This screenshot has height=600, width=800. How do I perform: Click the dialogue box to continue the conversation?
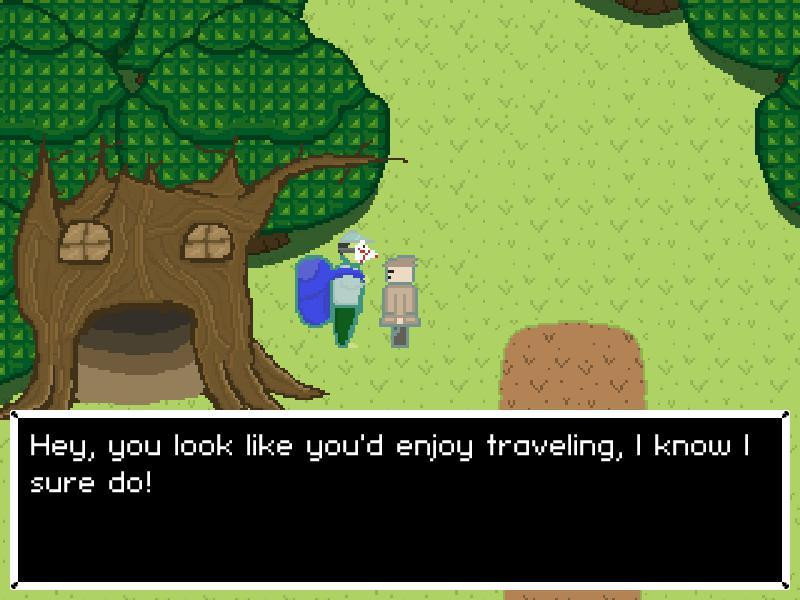(x=400, y=498)
